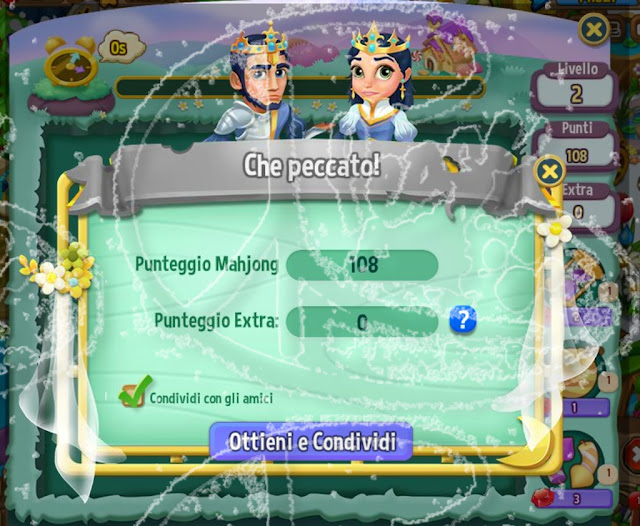Open the blue question mark help
The image size is (640, 526).
[462, 320]
